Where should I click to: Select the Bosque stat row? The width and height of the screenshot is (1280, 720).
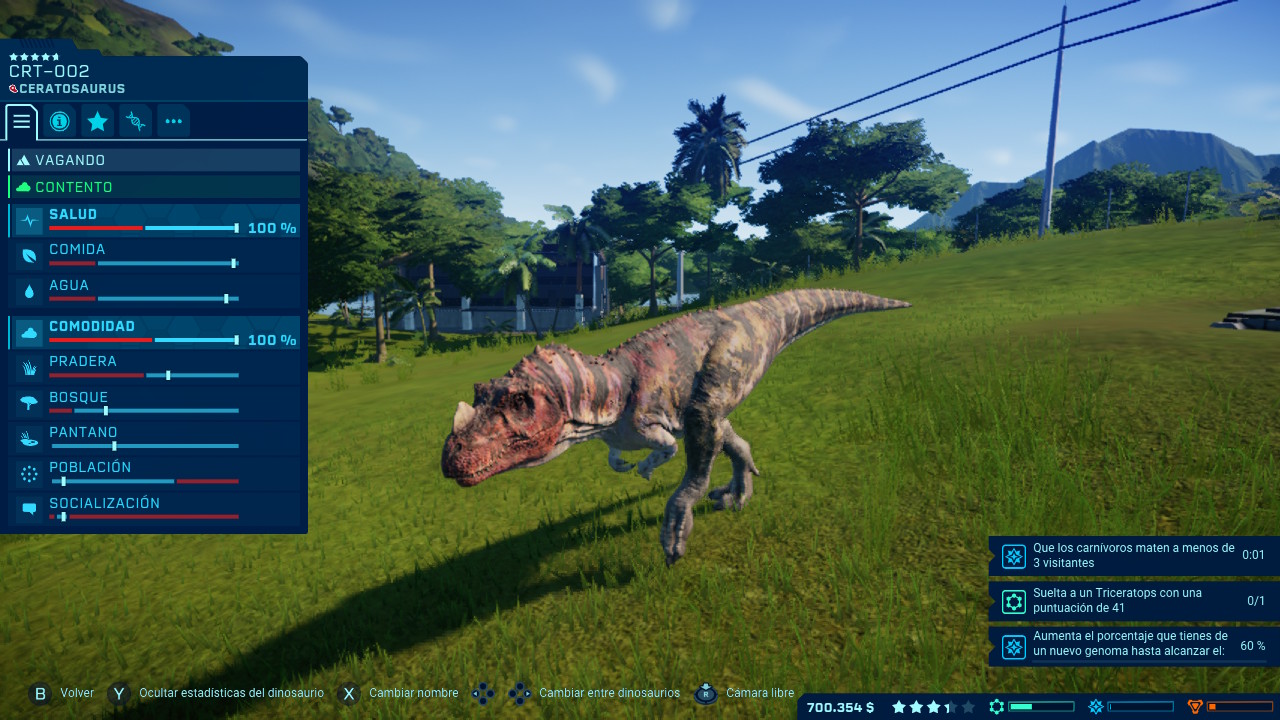[155, 404]
